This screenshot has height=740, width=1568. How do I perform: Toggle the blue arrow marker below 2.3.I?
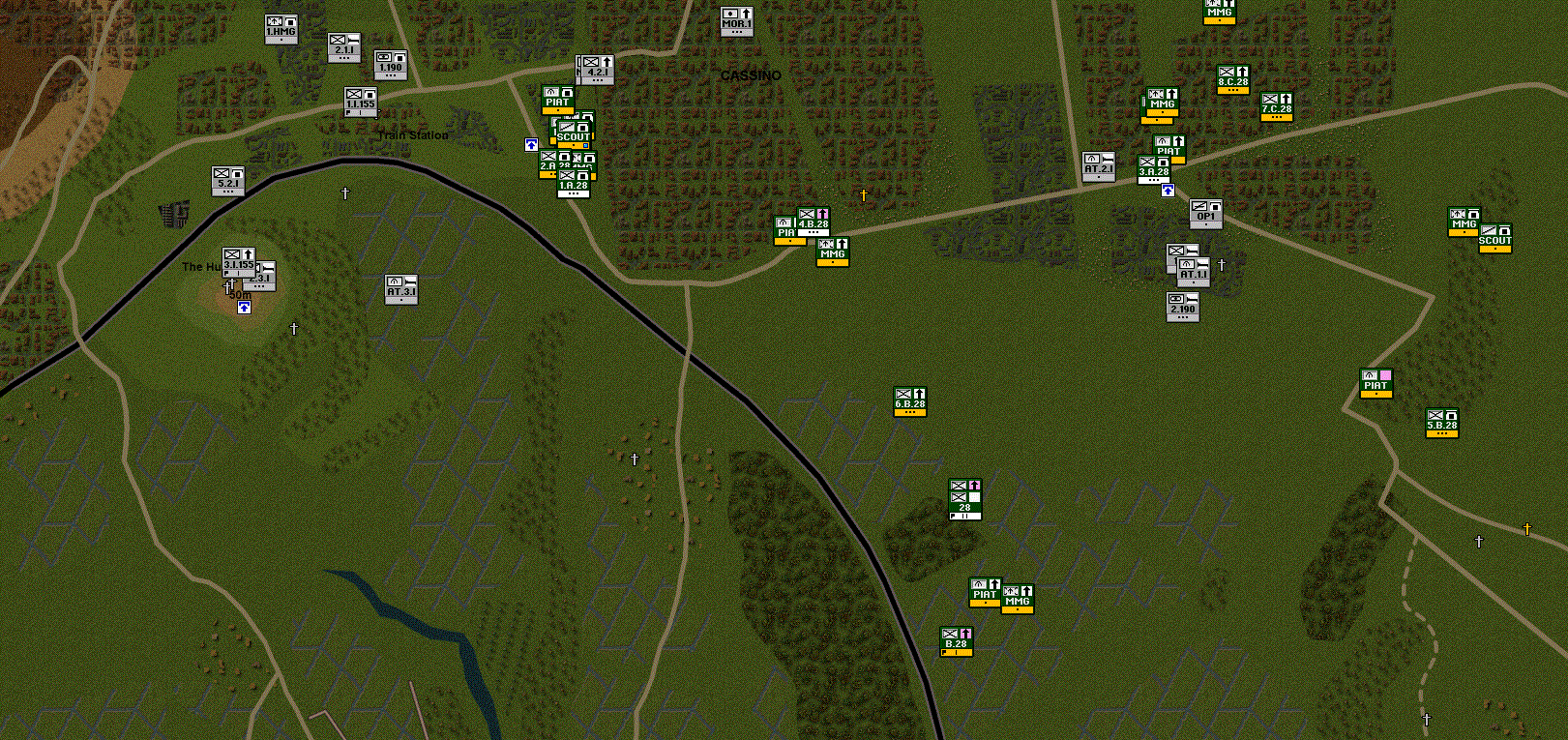pos(242,308)
